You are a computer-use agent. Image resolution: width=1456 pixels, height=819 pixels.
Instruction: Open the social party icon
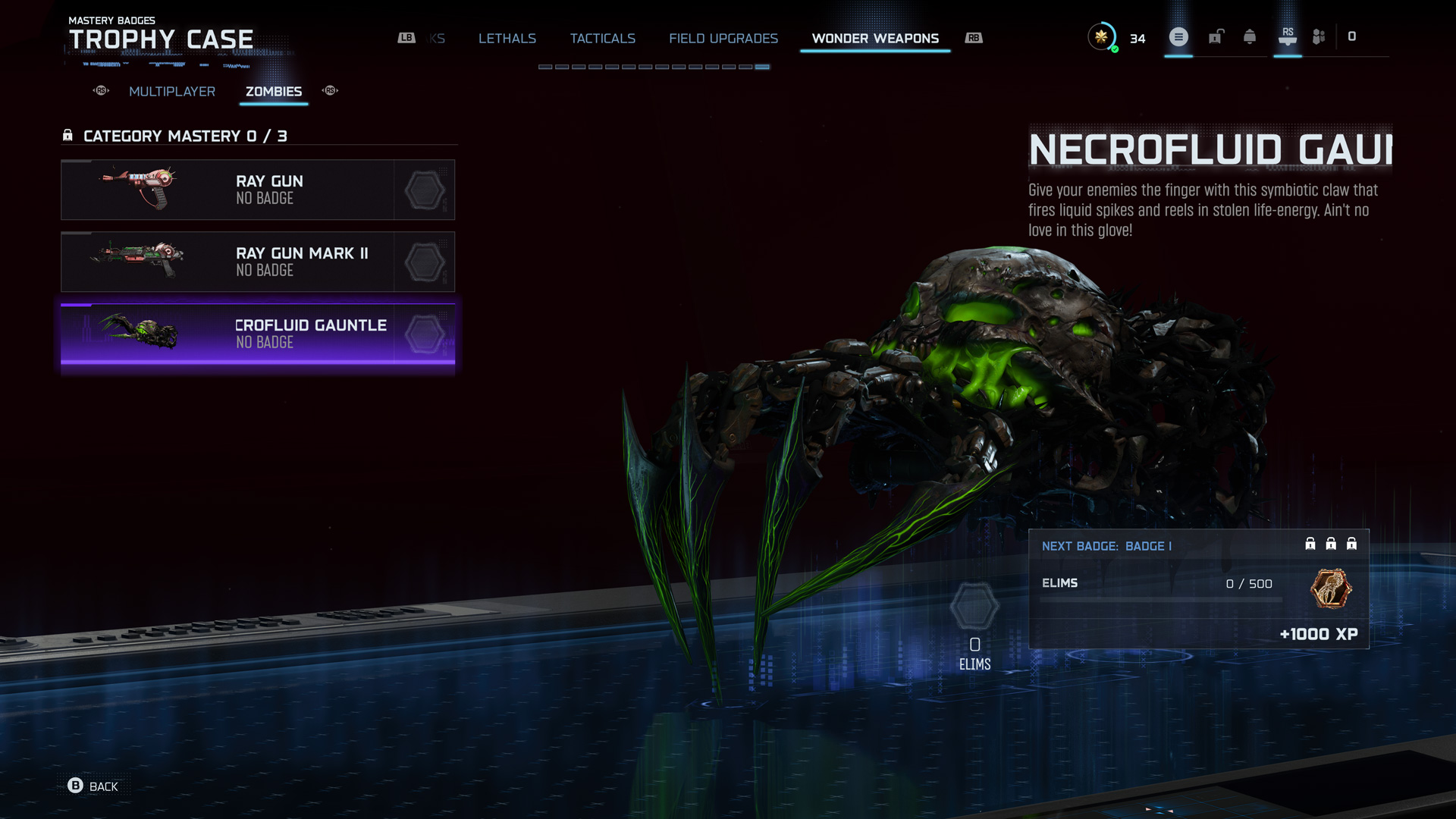[1319, 36]
